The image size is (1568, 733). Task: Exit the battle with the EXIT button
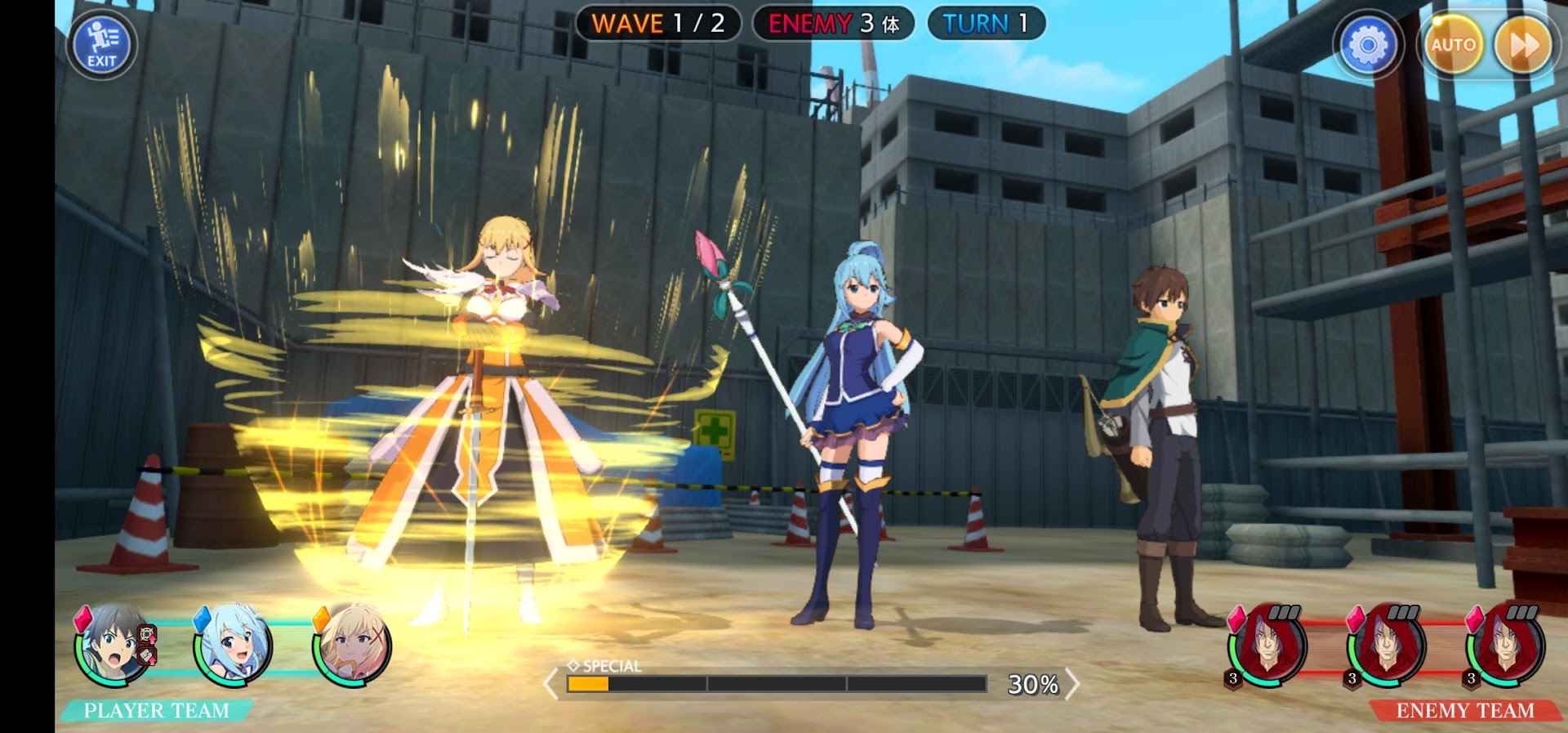click(x=102, y=46)
